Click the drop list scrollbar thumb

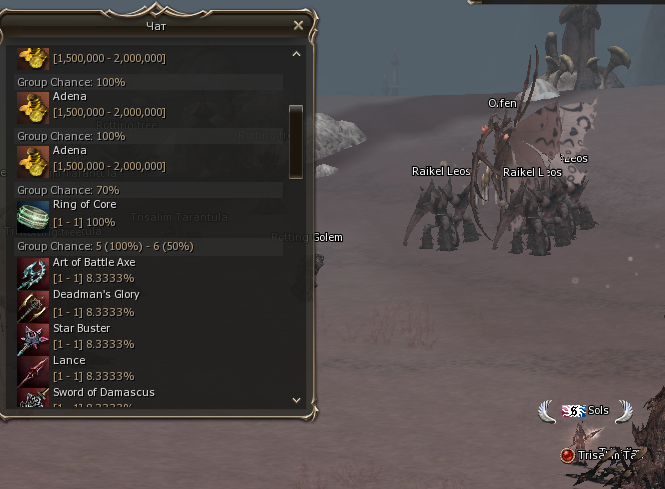pyautogui.click(x=296, y=138)
